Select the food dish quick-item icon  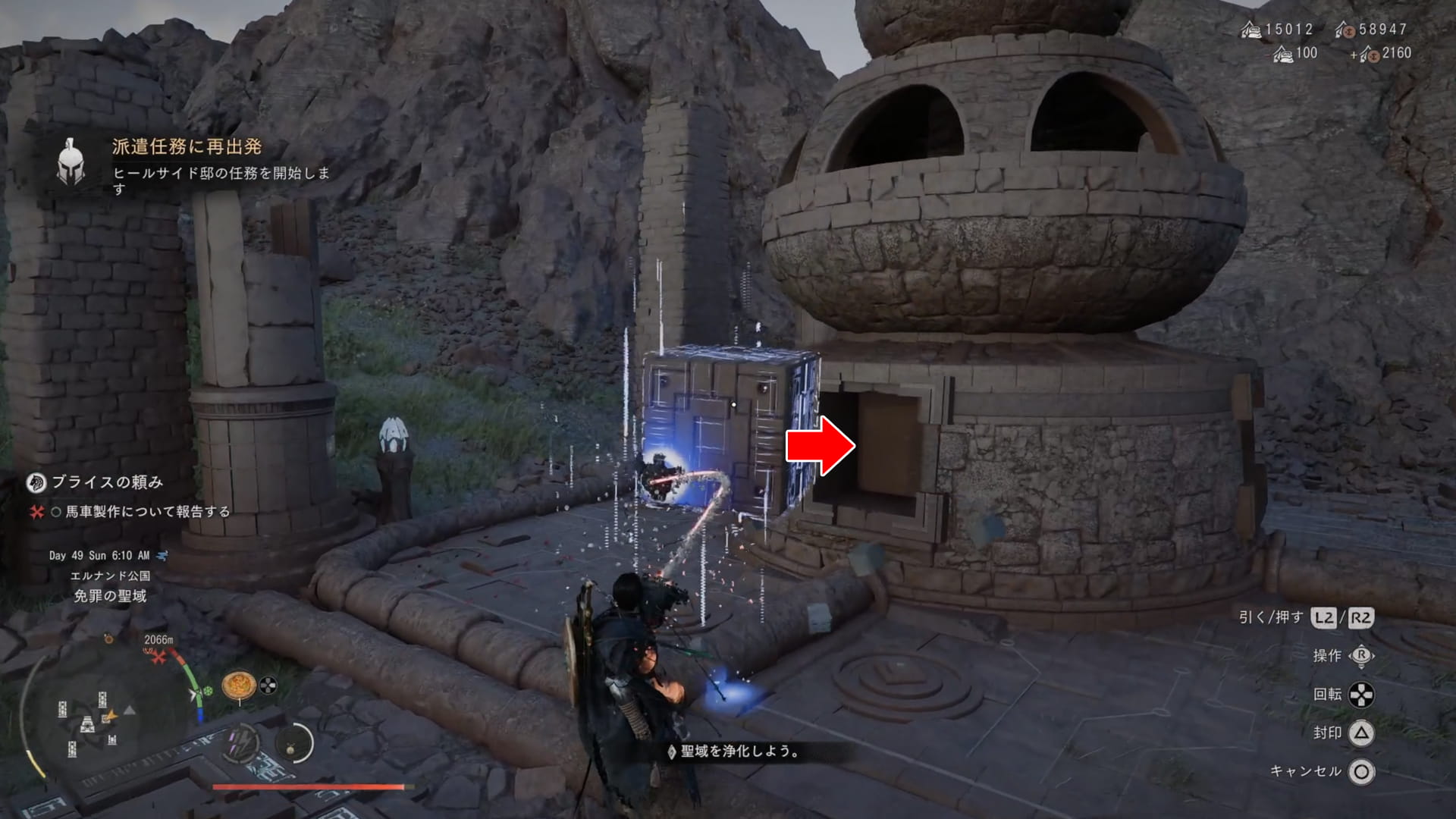point(238,685)
